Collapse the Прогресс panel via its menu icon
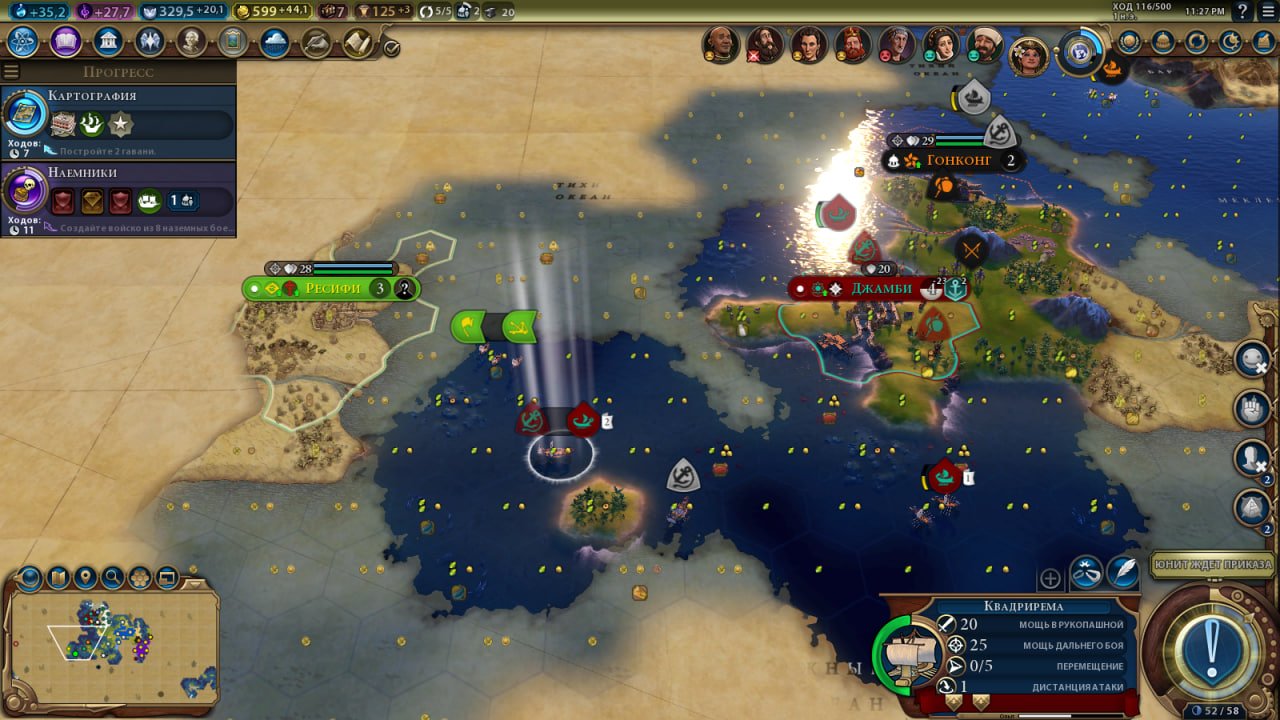 click(11, 72)
